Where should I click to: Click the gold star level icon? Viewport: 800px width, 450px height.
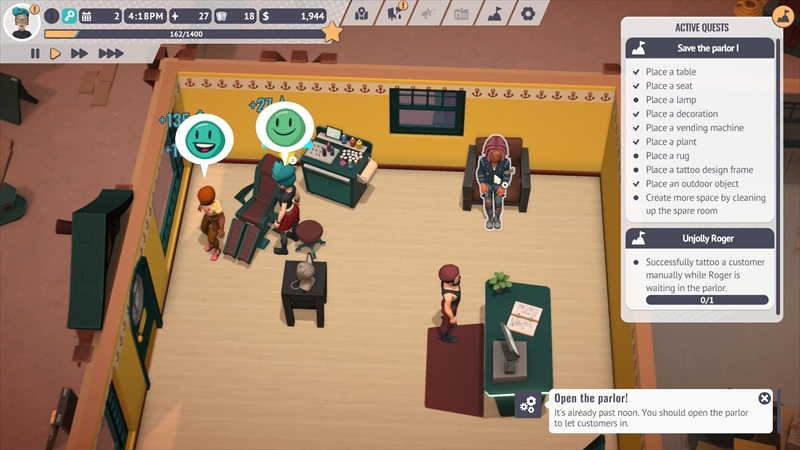(332, 33)
